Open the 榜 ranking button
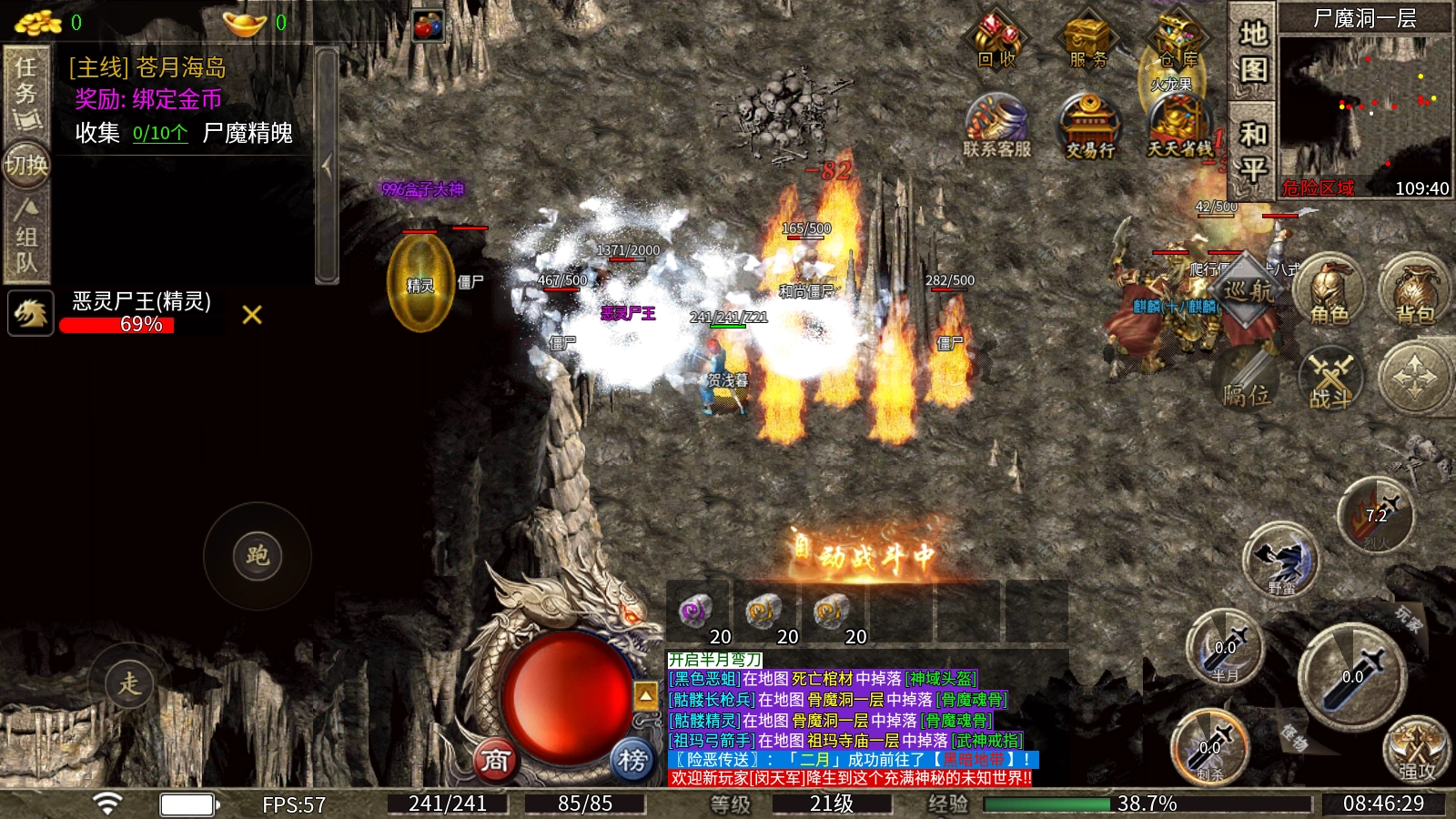 coord(632,759)
